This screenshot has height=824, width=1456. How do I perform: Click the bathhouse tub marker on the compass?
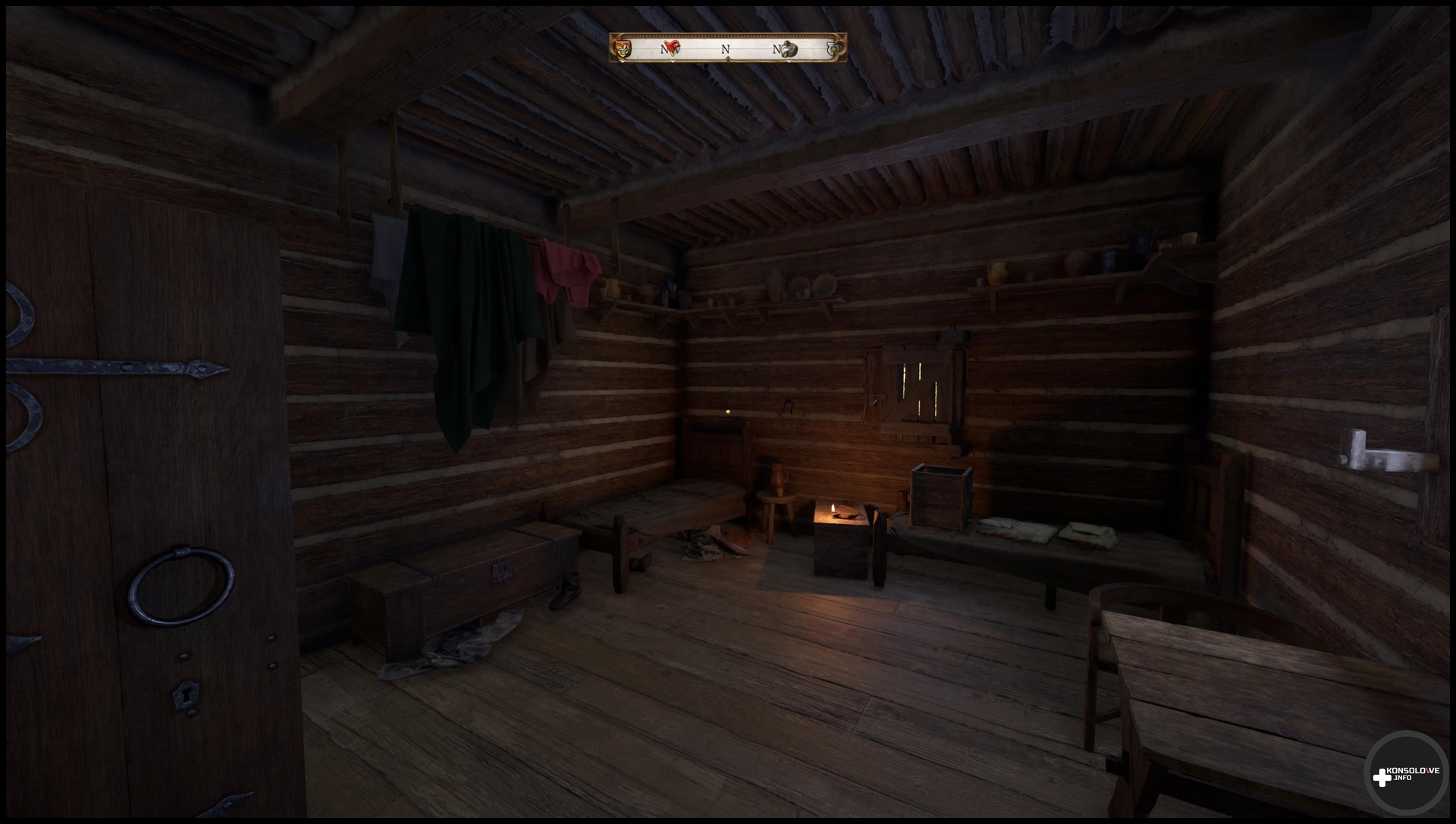[789, 49]
